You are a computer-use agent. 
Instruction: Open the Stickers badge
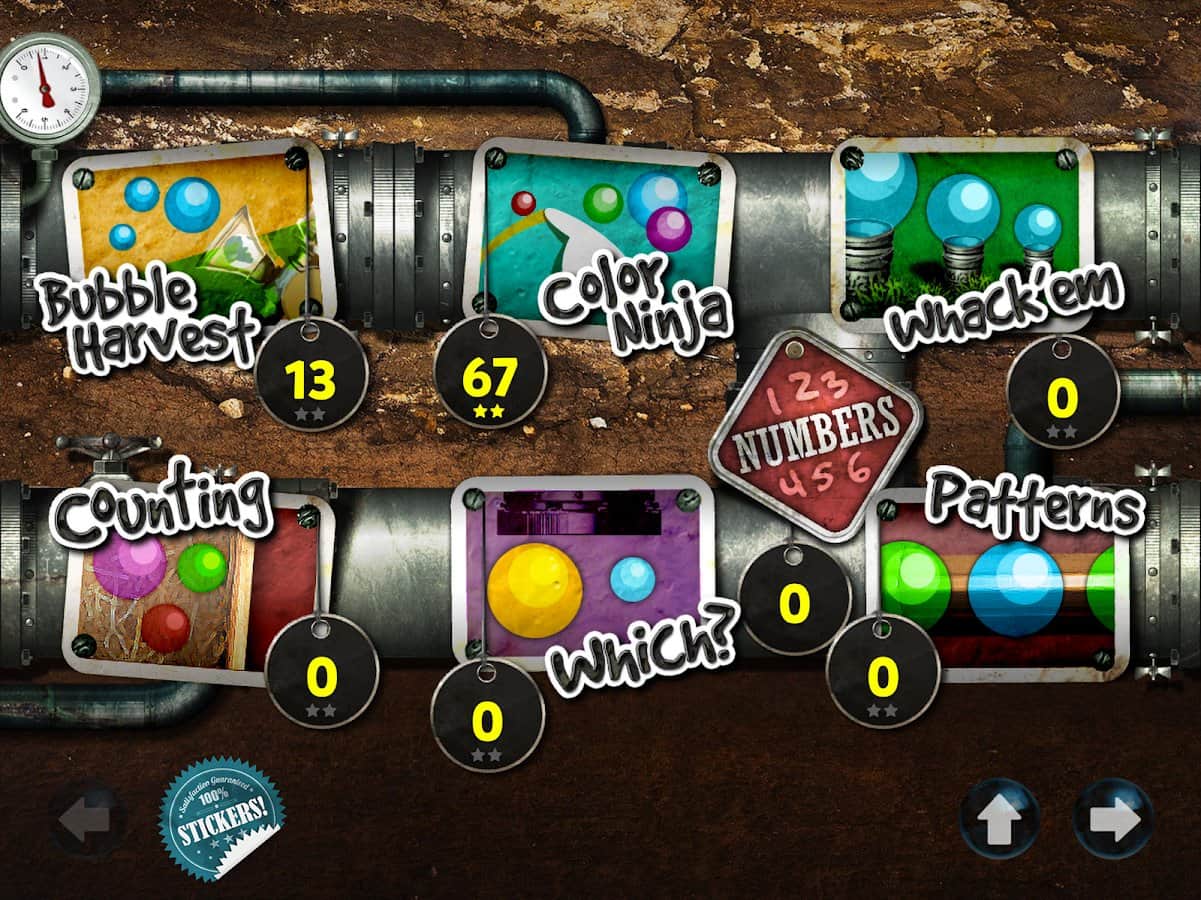click(x=221, y=818)
